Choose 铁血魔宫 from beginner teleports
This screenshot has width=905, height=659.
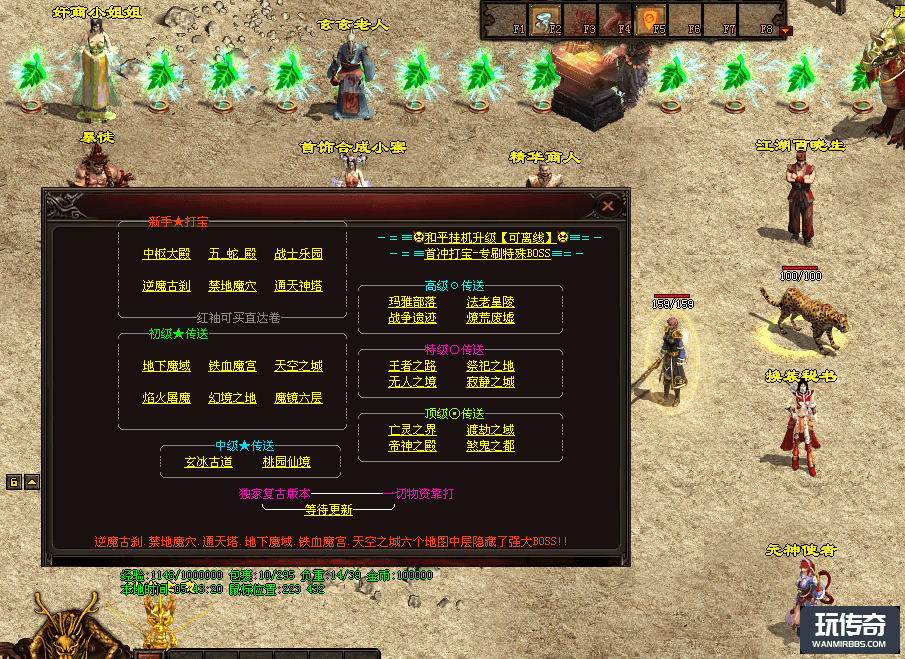click(232, 366)
